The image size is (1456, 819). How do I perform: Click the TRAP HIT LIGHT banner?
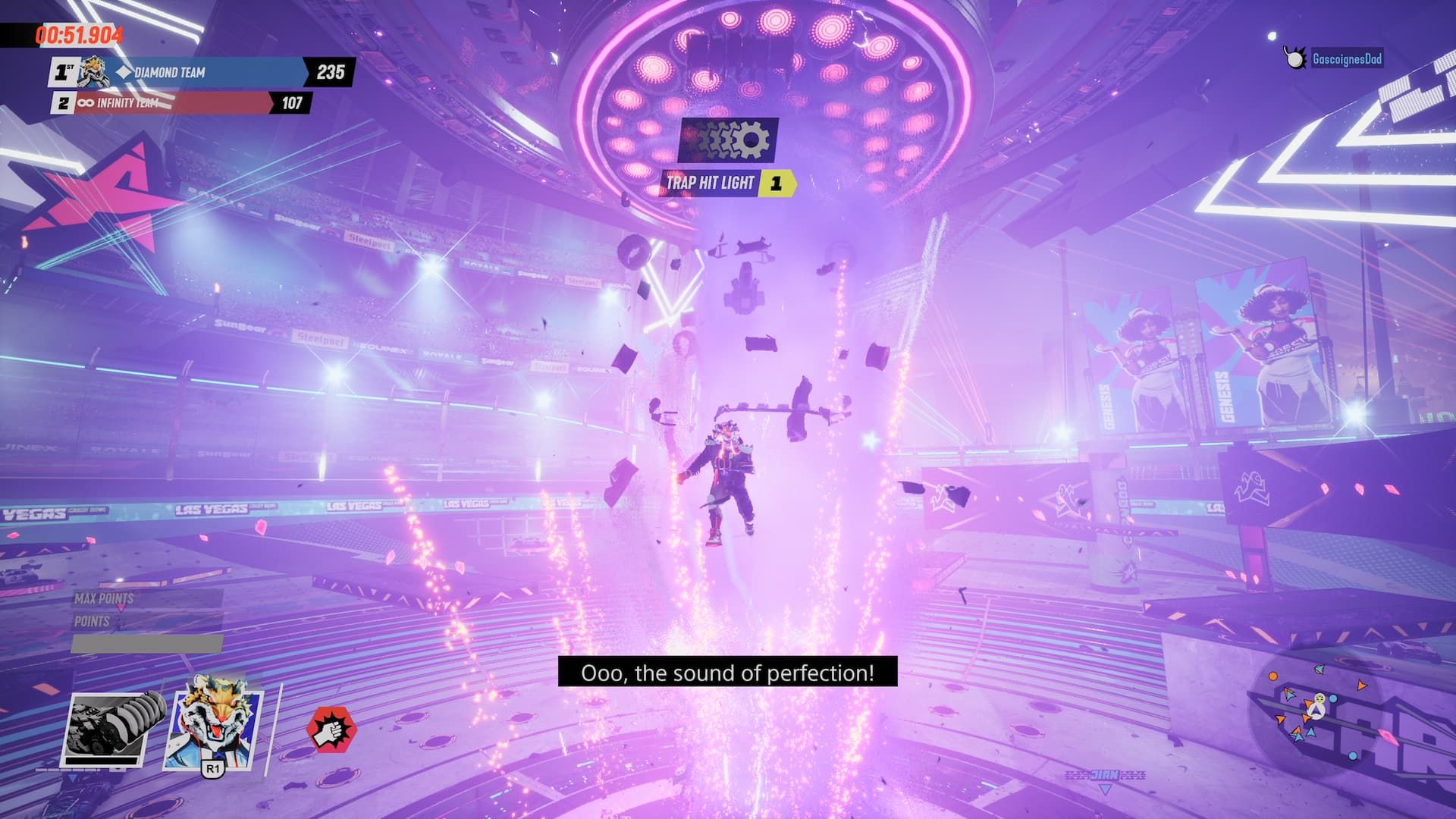click(711, 182)
